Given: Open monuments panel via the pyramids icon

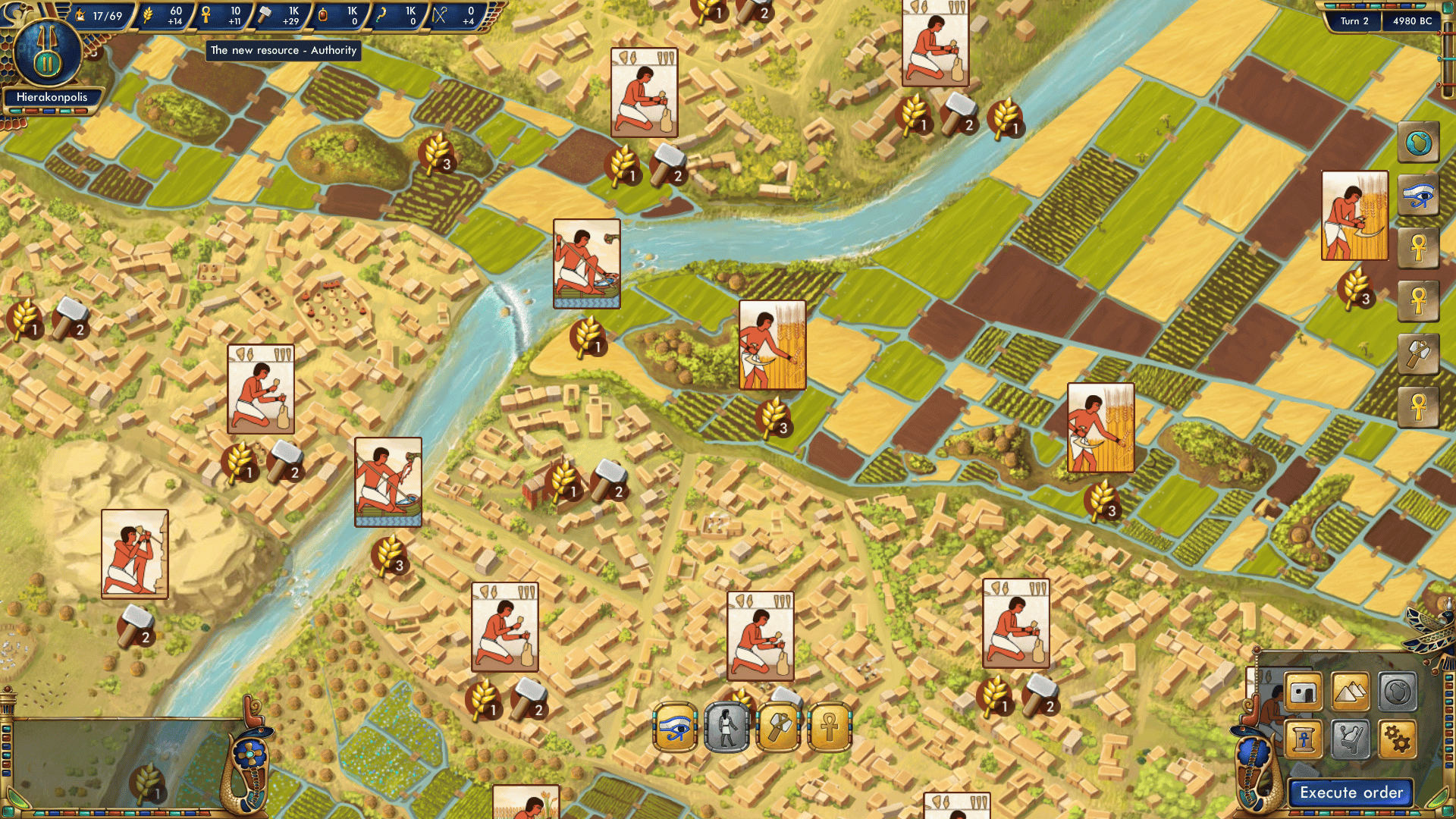Looking at the screenshot, I should pyautogui.click(x=1350, y=692).
